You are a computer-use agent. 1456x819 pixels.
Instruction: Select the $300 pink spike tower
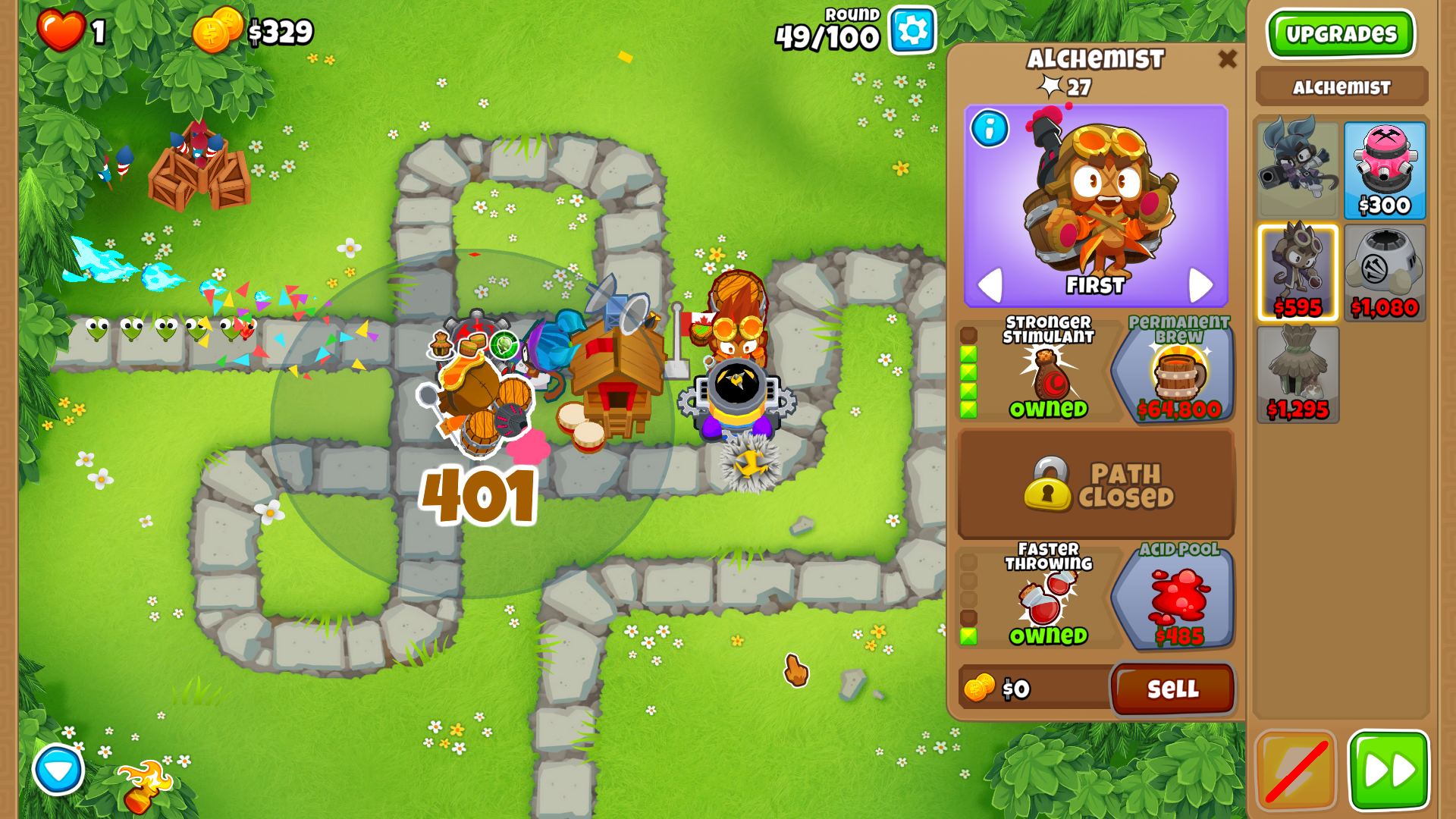click(x=1385, y=171)
